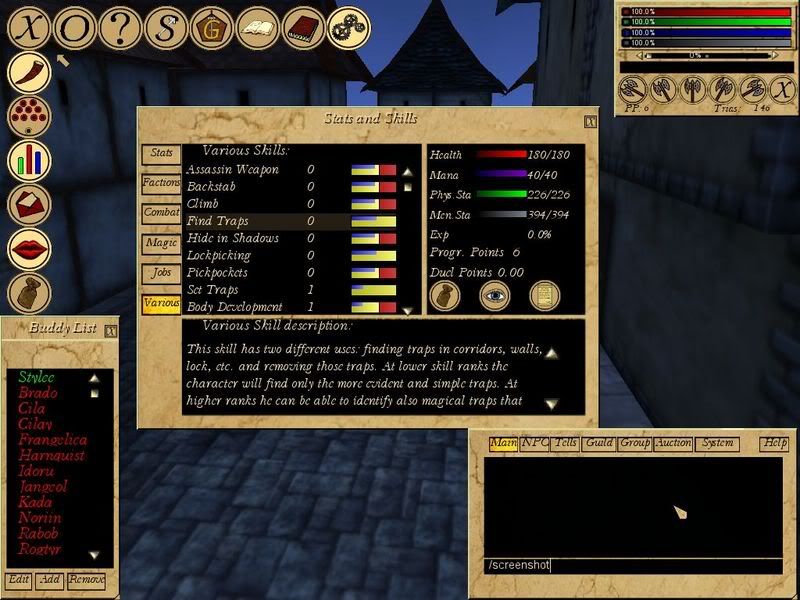The width and height of the screenshot is (800, 600).
Task: Select the Magic skills tab
Action: (161, 242)
